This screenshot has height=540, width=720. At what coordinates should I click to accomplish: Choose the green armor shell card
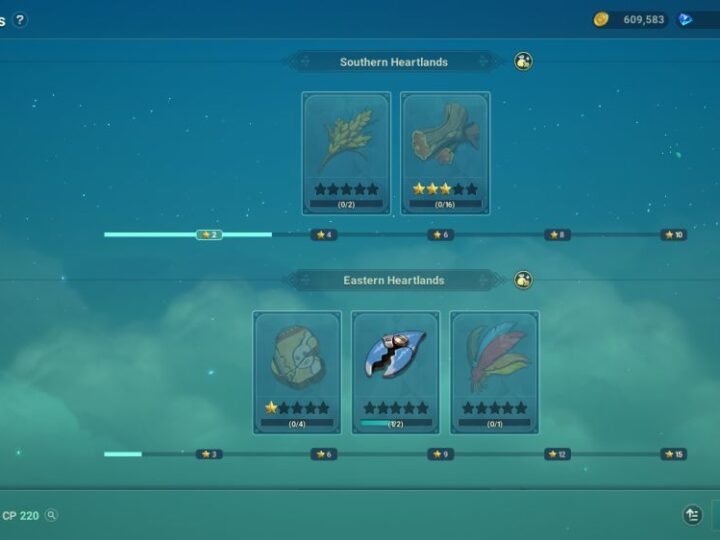pos(297,371)
